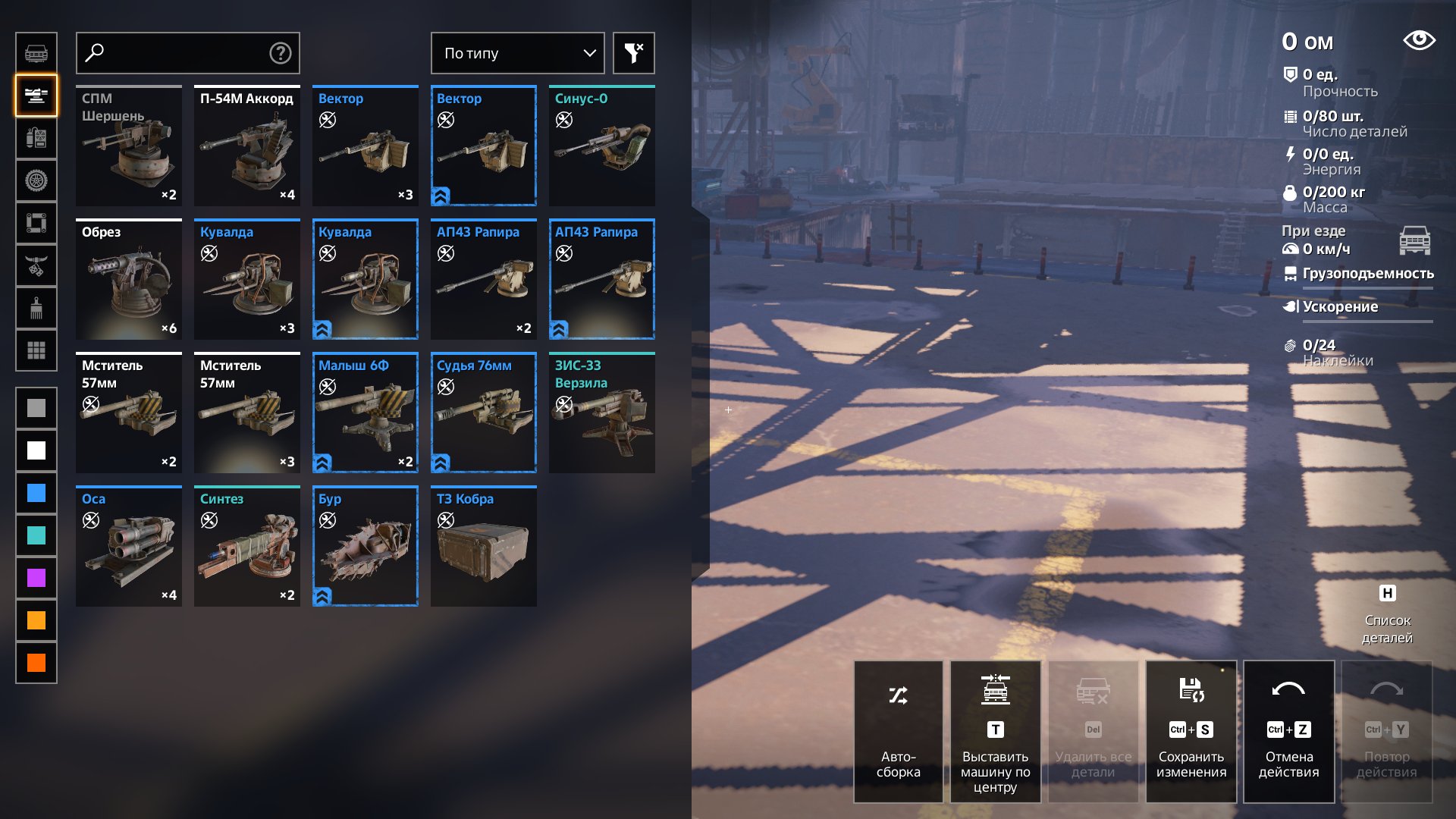Select the СПМ Шершень weapon tile

pos(129,146)
